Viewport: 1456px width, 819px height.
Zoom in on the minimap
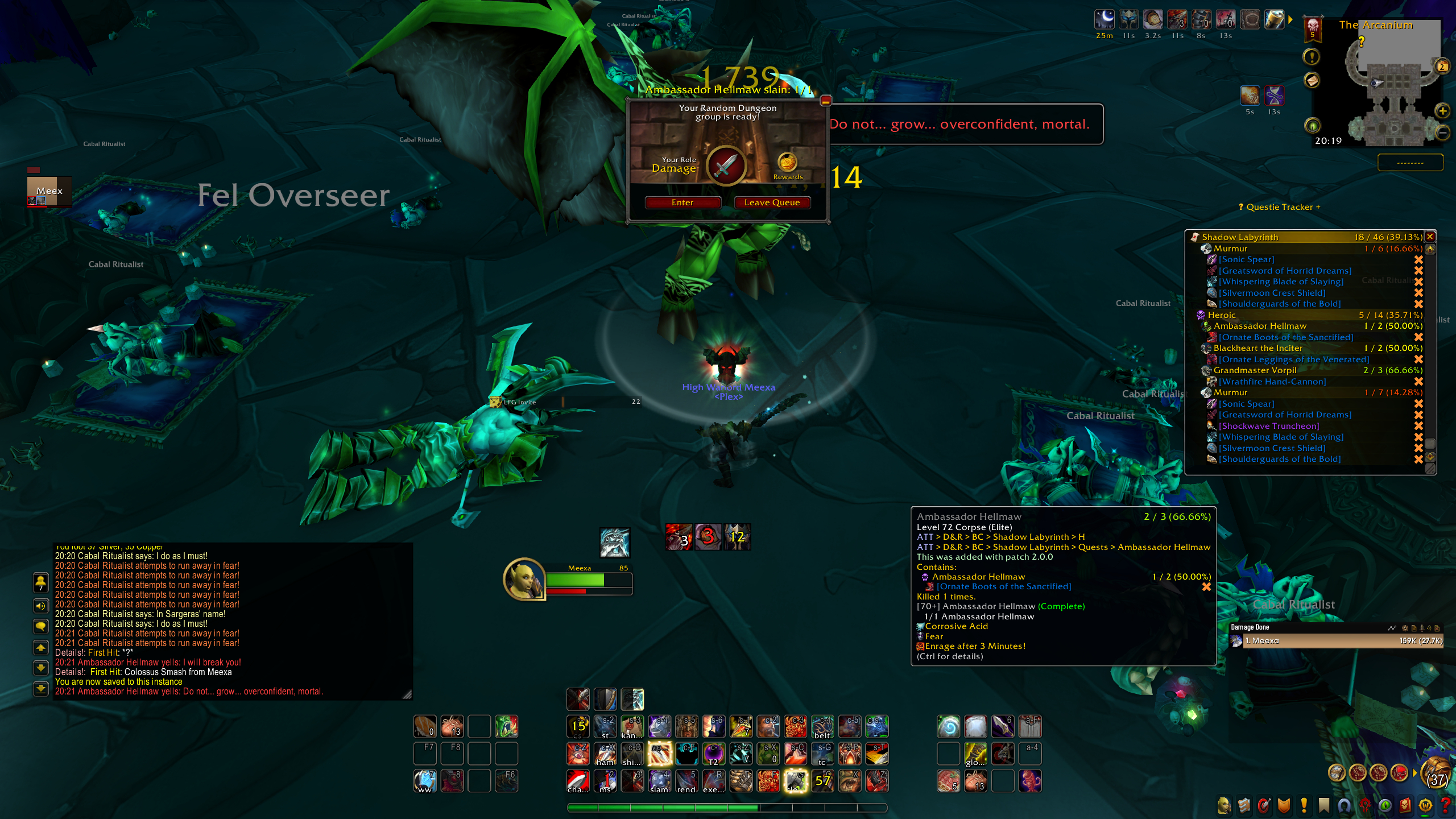tap(1442, 111)
